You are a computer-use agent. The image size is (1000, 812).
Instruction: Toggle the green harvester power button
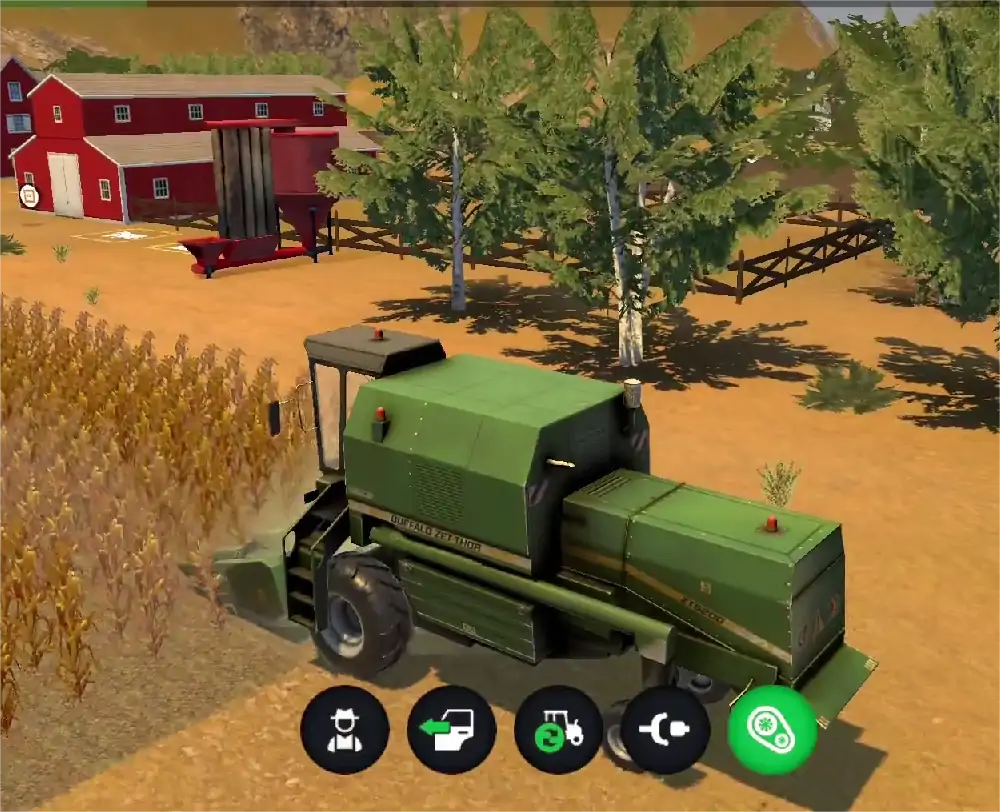(772, 730)
